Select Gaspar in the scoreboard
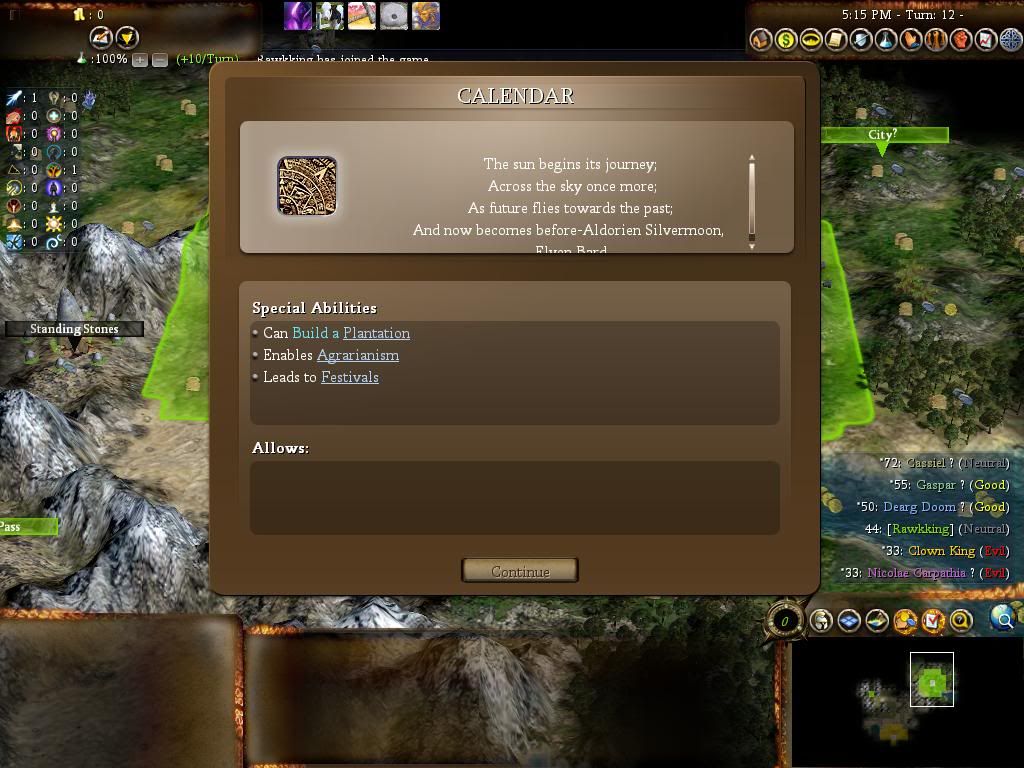This screenshot has width=1024, height=768. 935,485
